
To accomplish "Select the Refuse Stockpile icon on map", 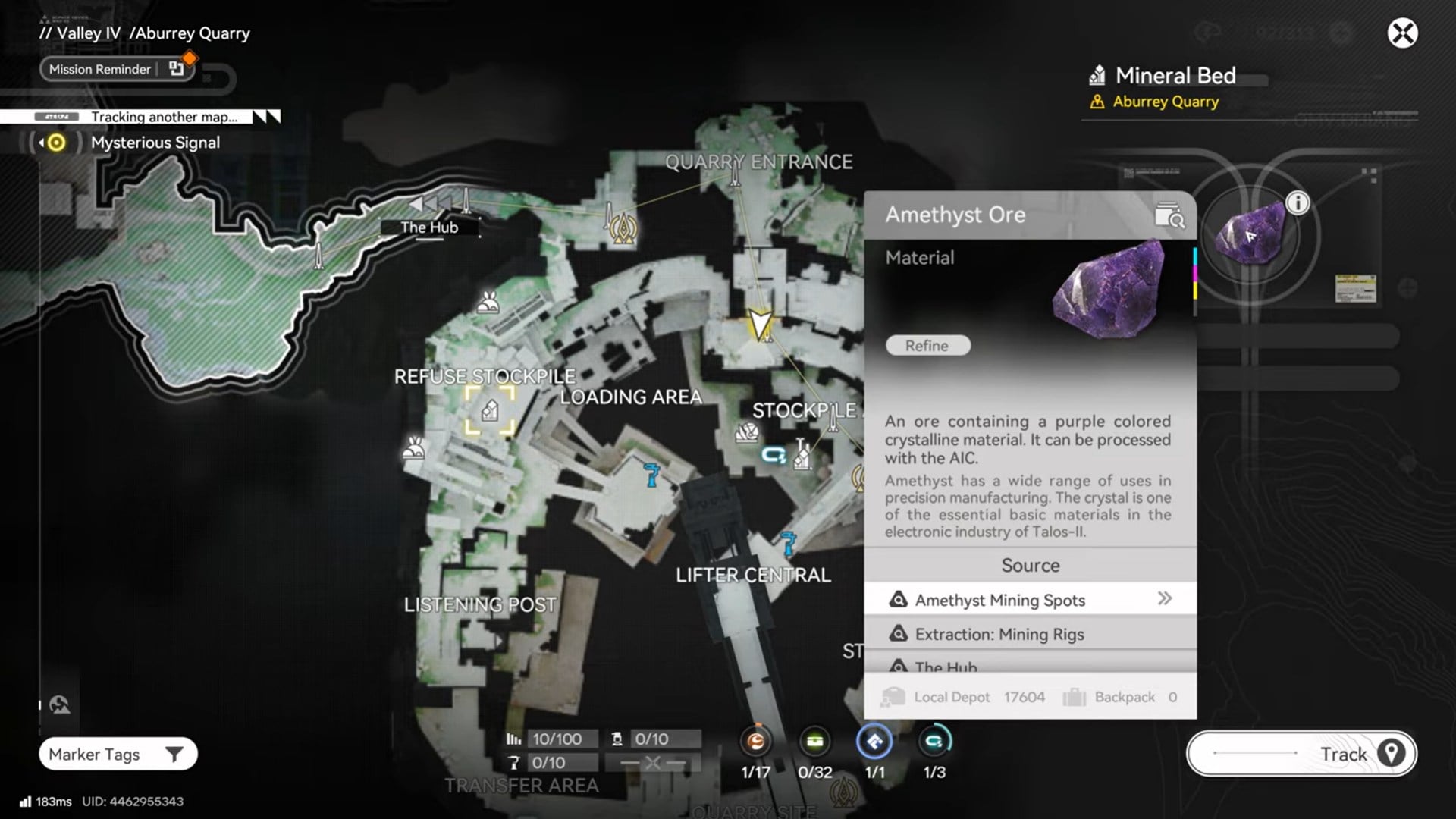I will click(490, 409).
